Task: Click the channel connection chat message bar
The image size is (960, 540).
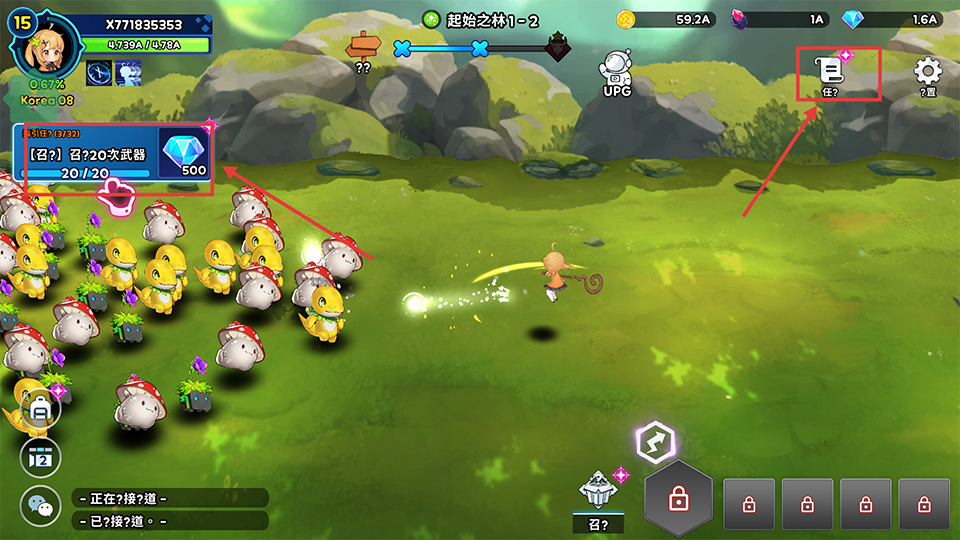Action: [170, 498]
